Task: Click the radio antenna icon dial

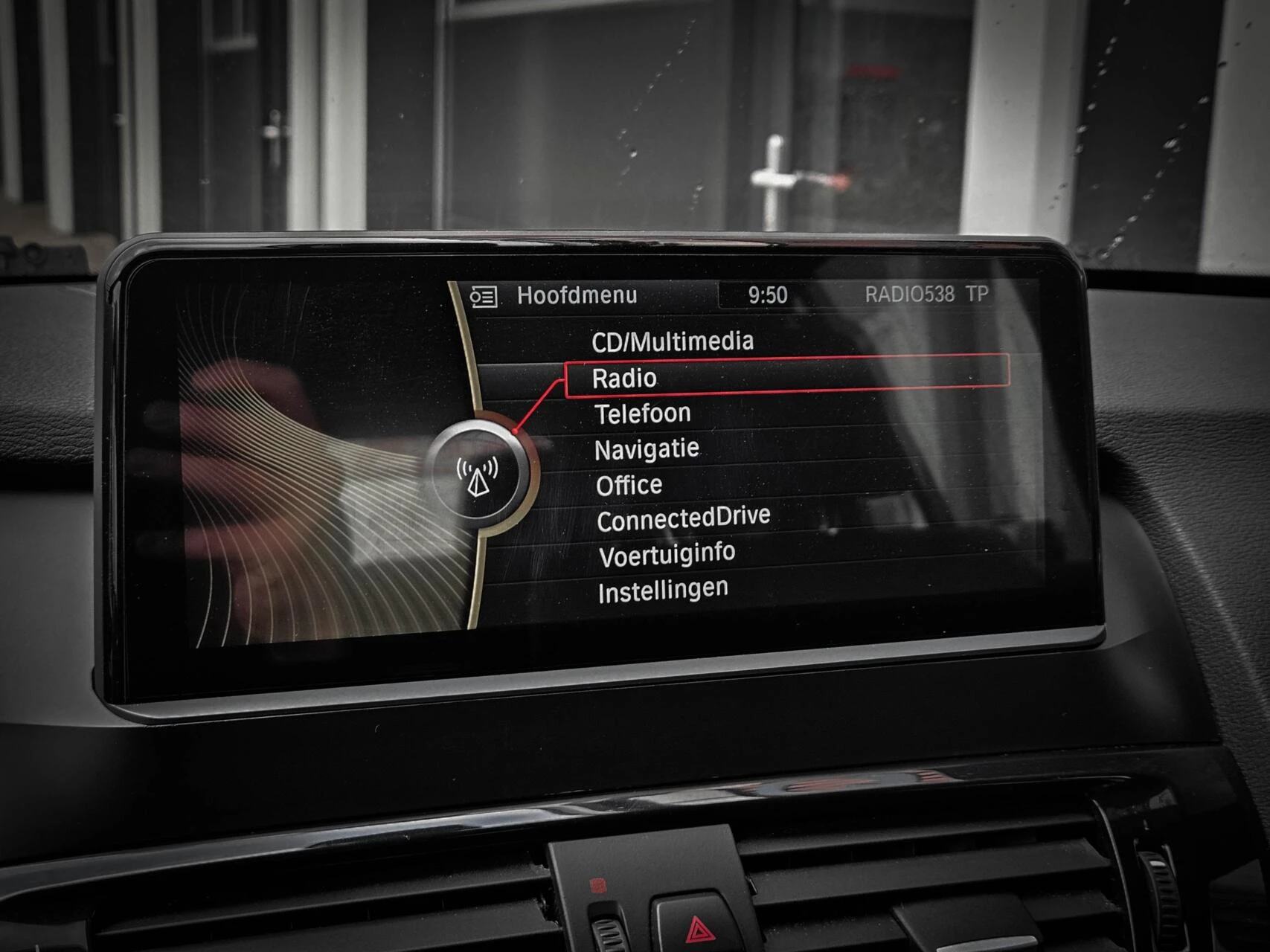Action: coord(477,475)
